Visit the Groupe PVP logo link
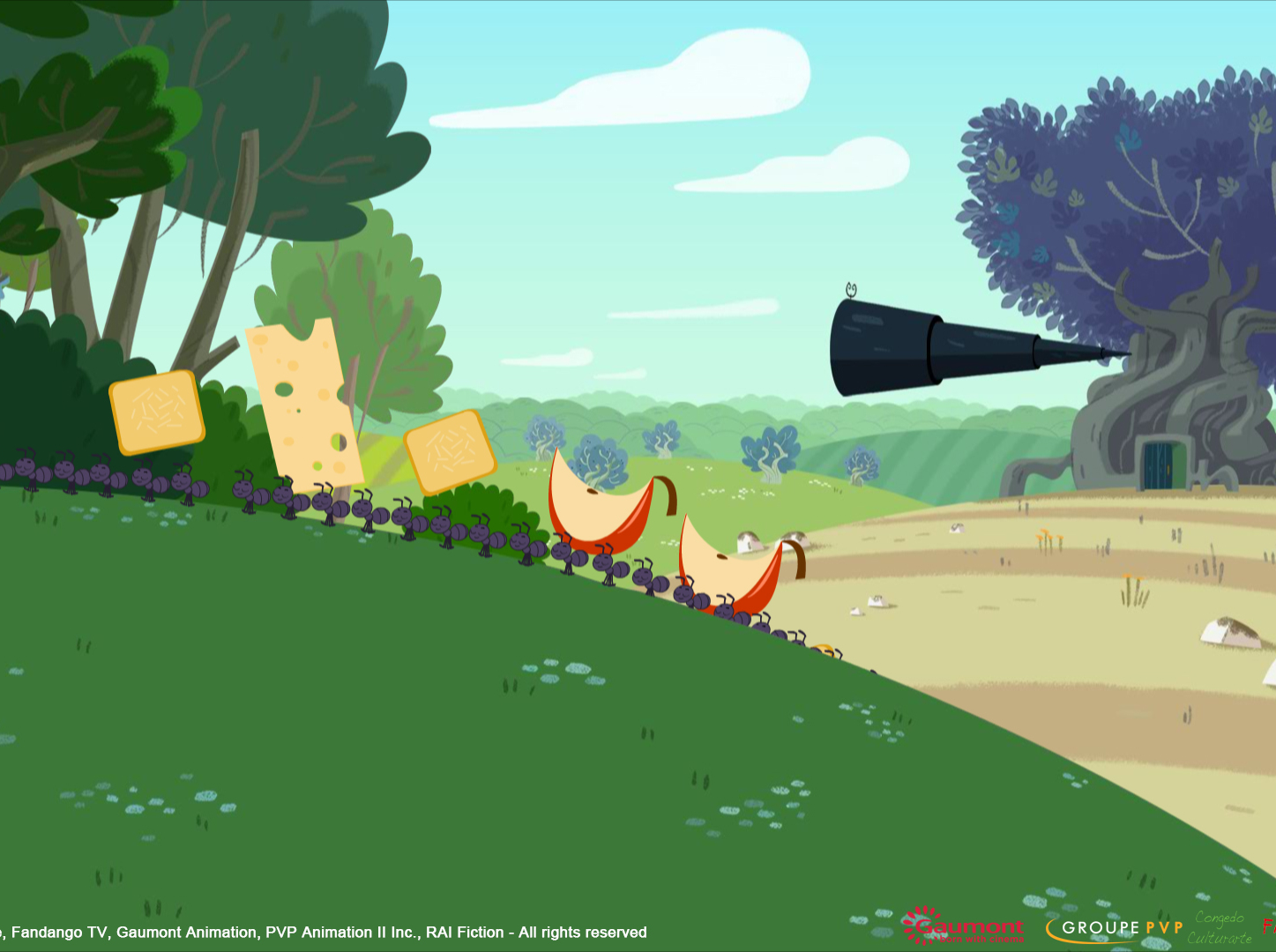This screenshot has height=952, width=1276. [1116, 928]
